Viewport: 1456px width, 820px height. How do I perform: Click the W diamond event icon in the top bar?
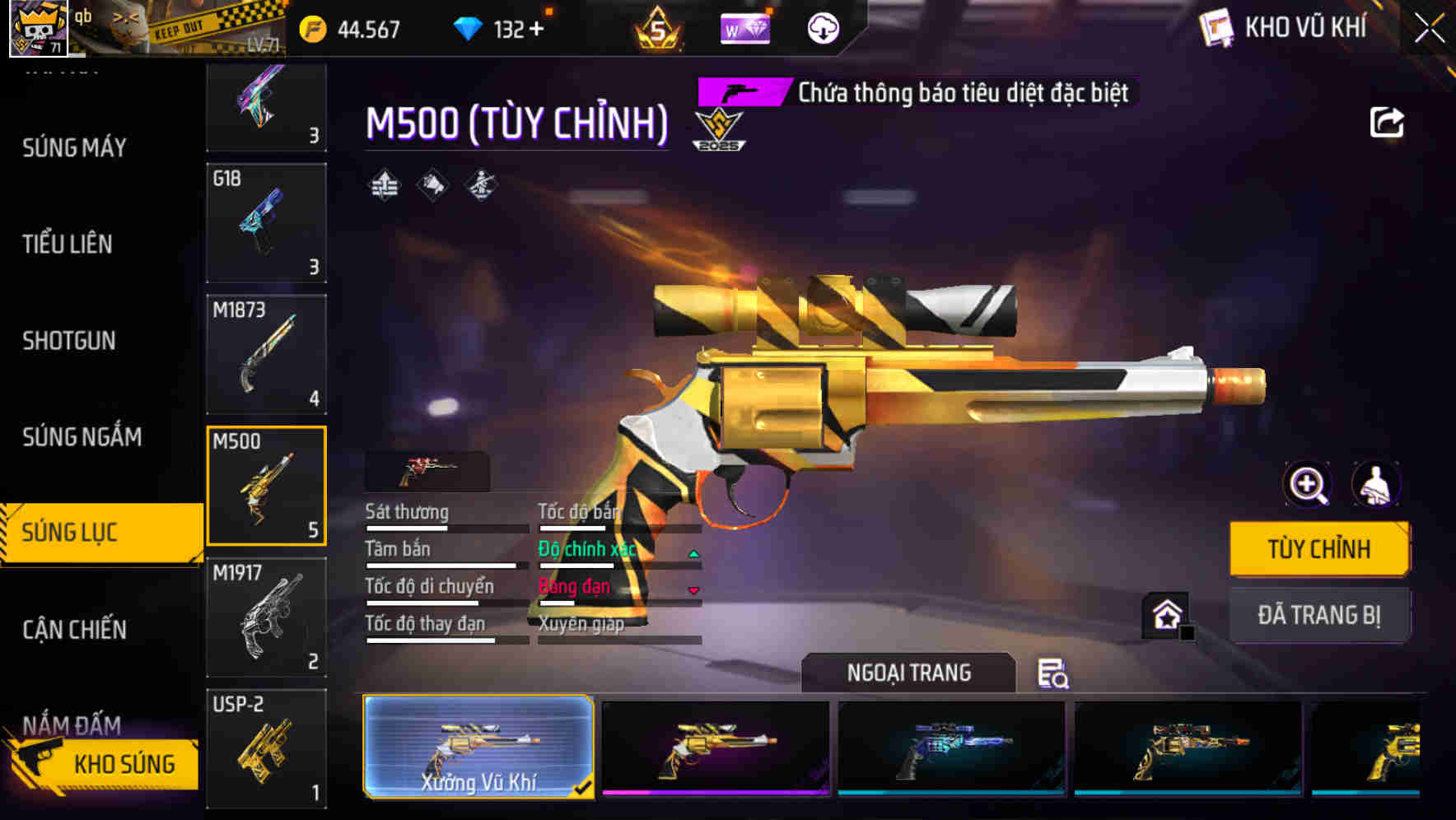click(x=745, y=30)
